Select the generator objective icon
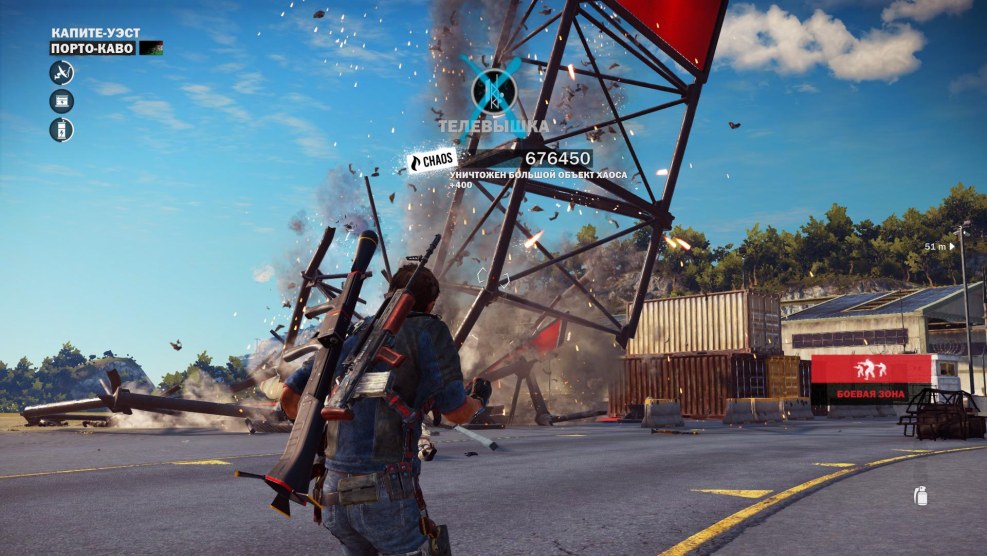Screen dimensions: 987x556 click(x=62, y=101)
